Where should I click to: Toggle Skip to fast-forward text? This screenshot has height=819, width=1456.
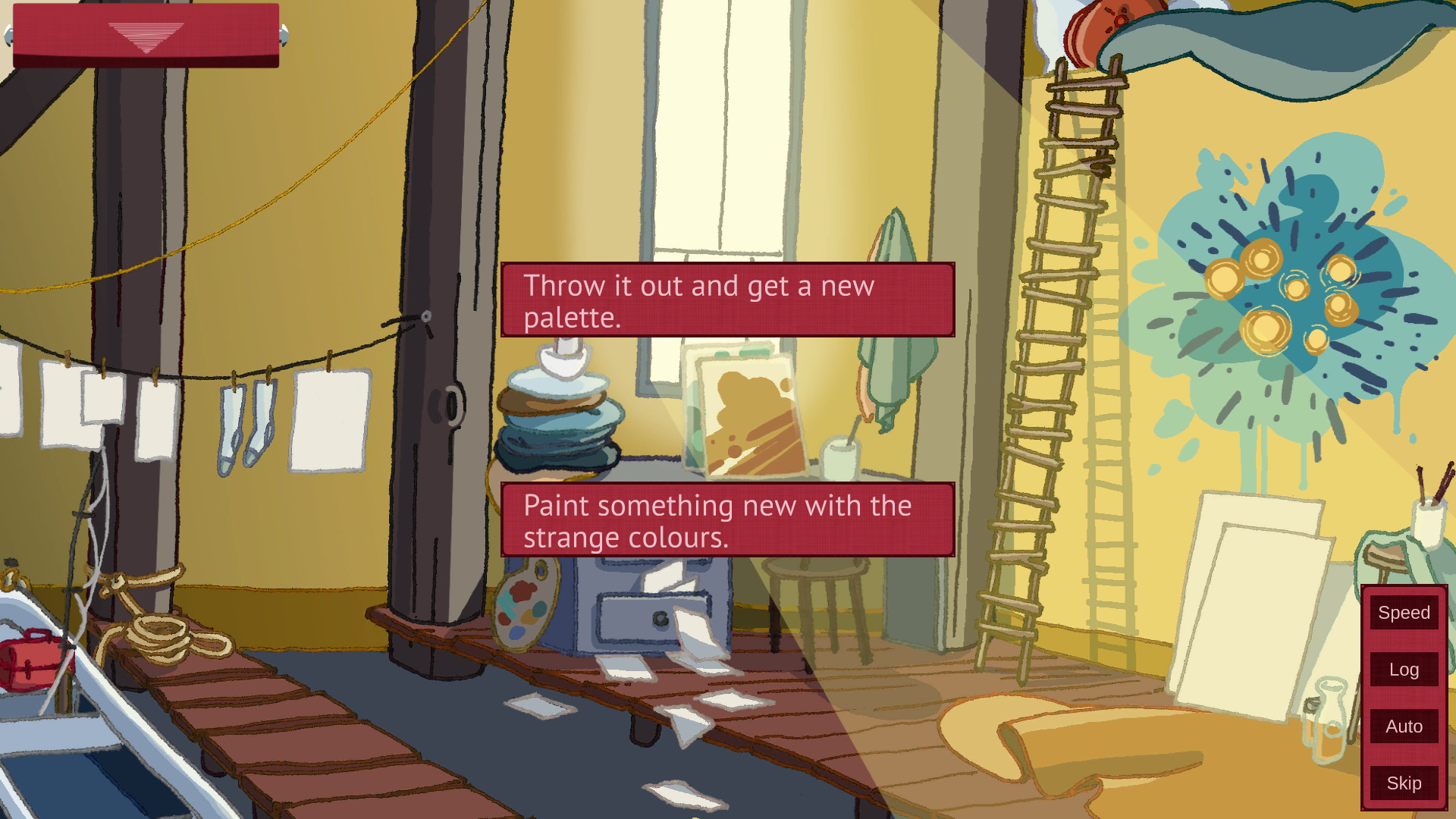(1402, 783)
